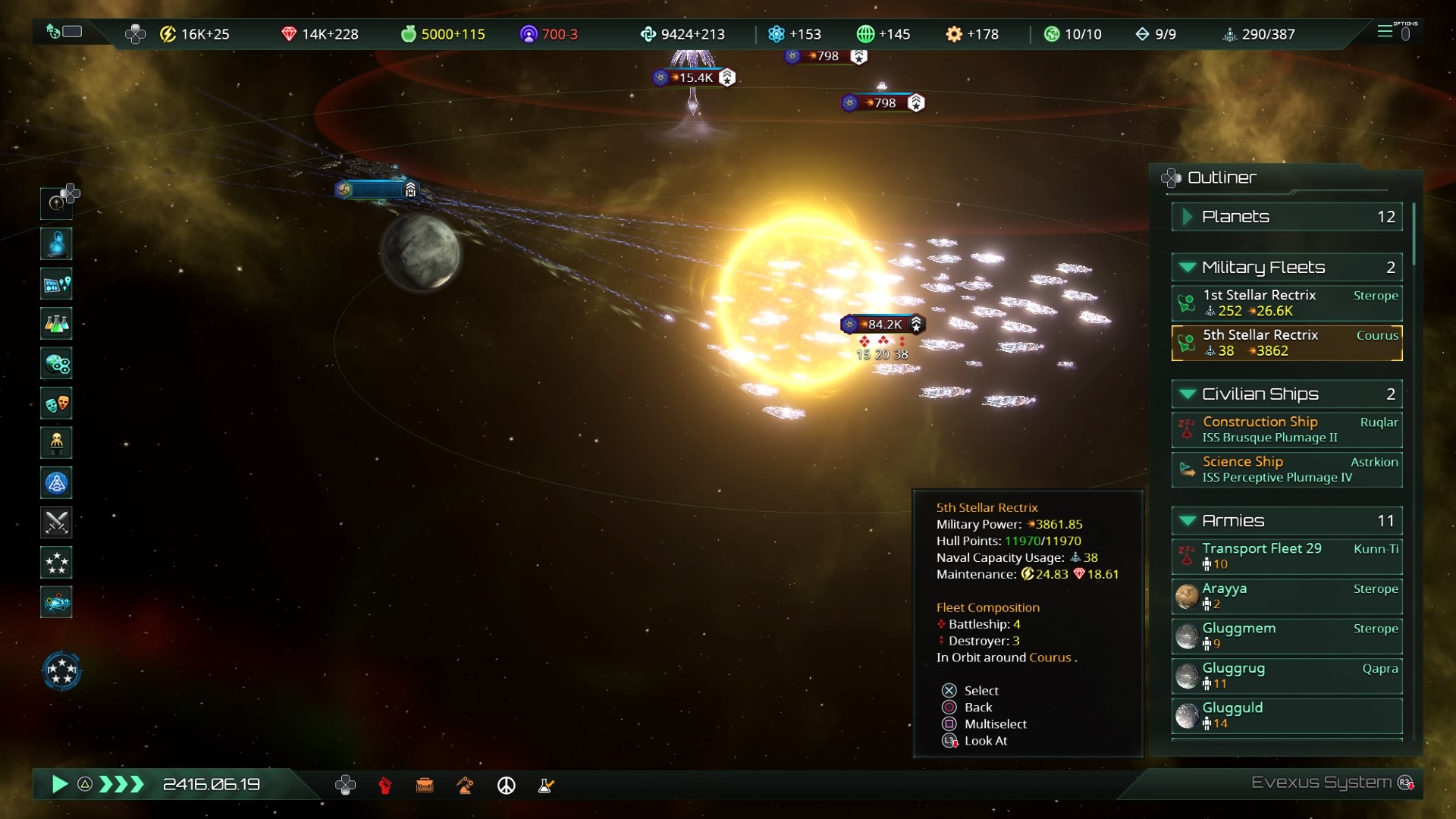Choose the Arayya army entry
Screen dimensions: 1456x819
point(1286,596)
